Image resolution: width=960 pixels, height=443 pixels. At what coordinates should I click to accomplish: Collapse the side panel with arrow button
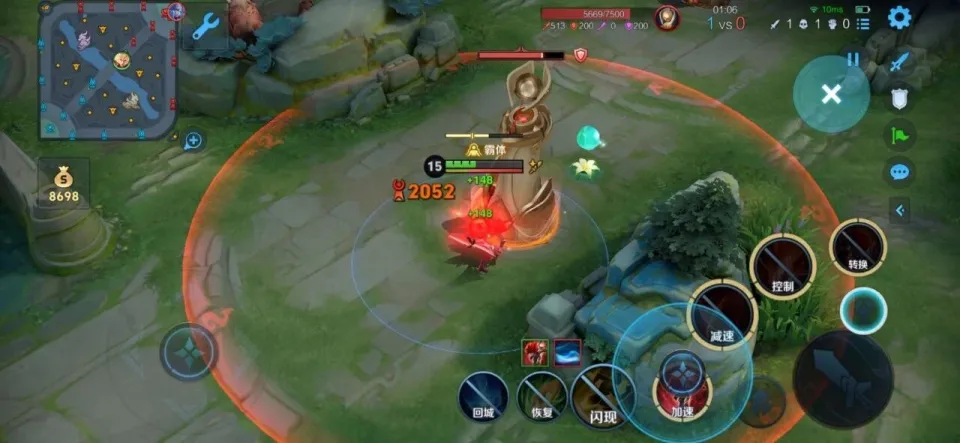pos(899,210)
